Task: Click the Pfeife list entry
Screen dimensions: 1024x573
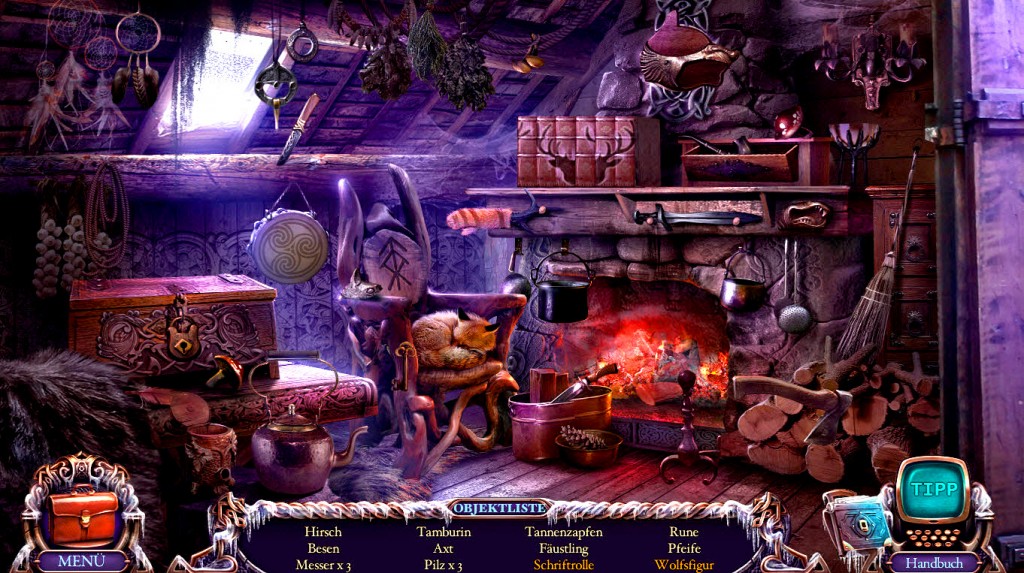Action: point(684,548)
